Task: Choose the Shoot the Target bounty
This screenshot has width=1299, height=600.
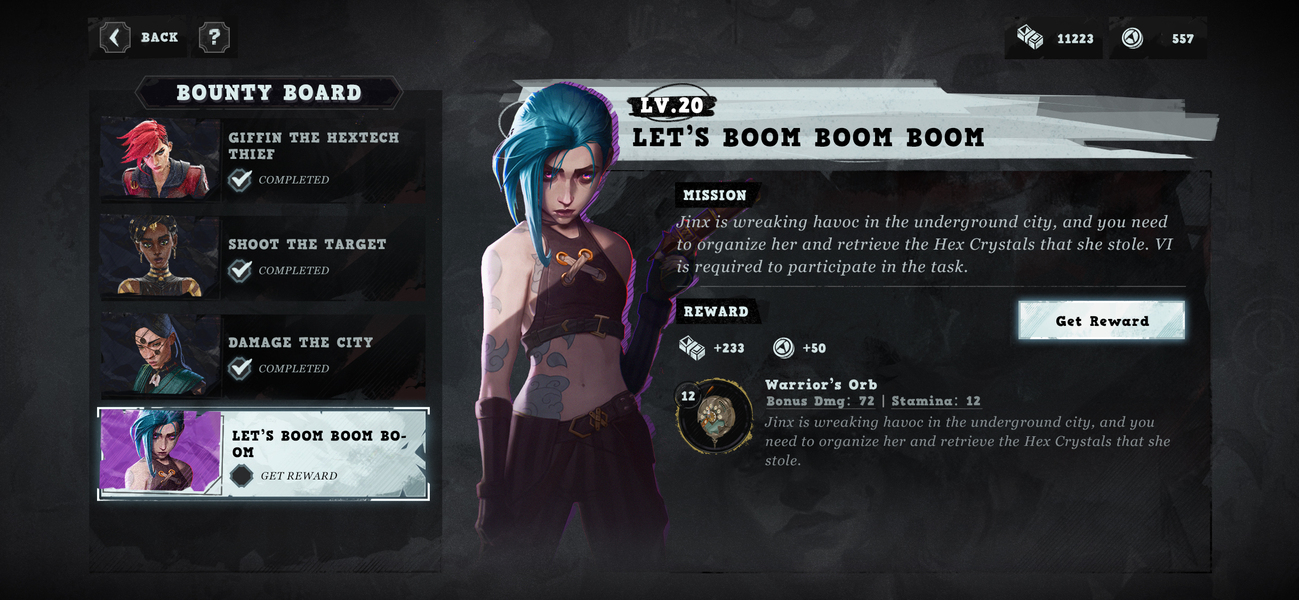Action: [262, 256]
